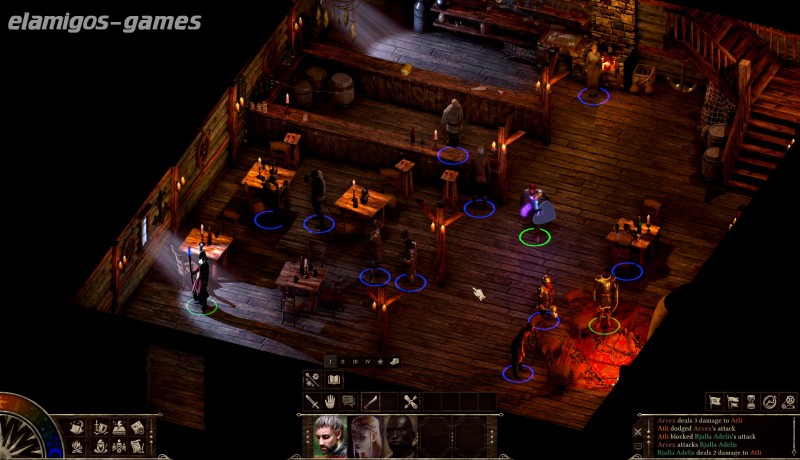The height and width of the screenshot is (460, 800).
Task: Open the spellbook icon on the action bar
Action: tap(334, 379)
